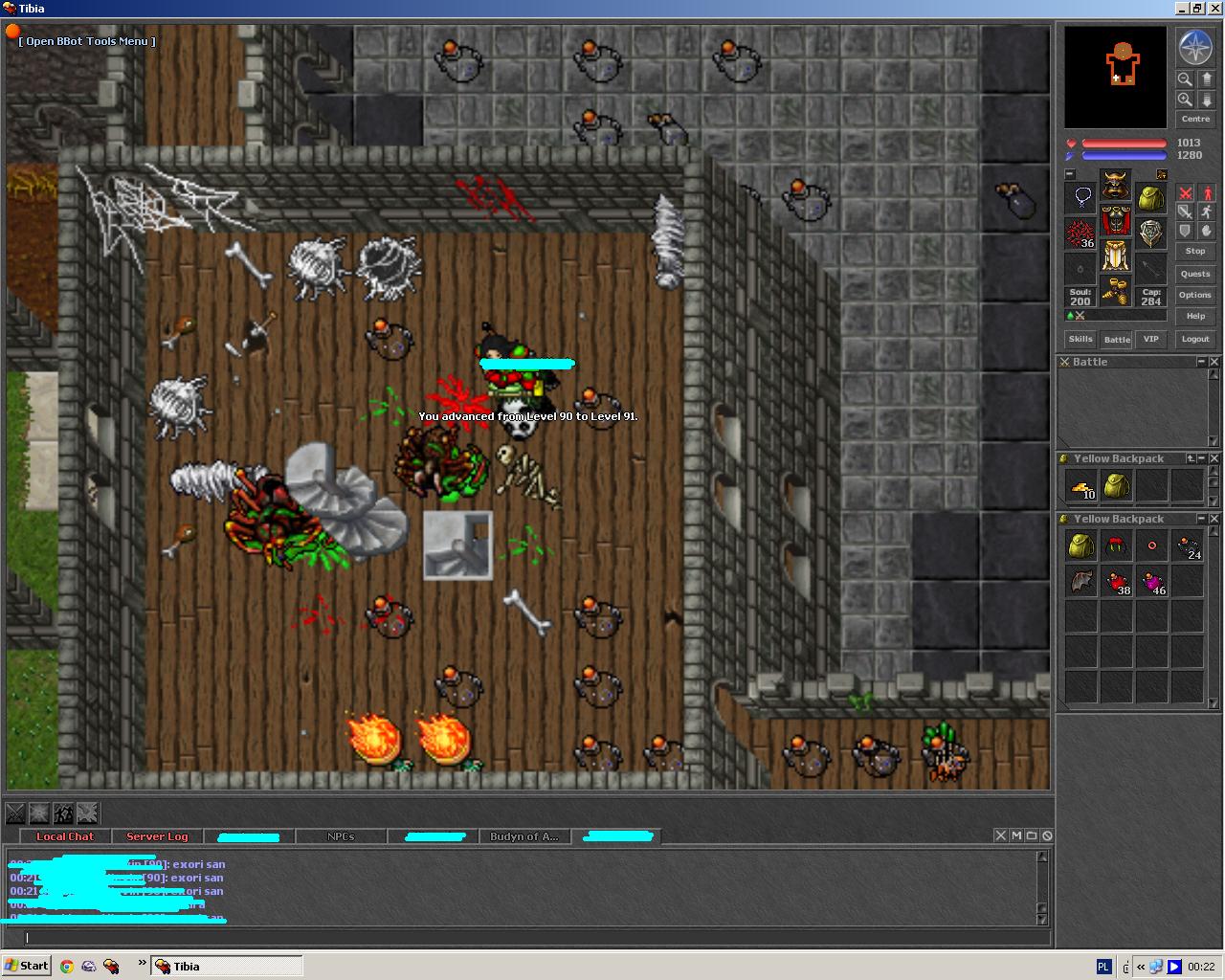The height and width of the screenshot is (980, 1225).
Task: Open the Options window
Action: point(1195,295)
